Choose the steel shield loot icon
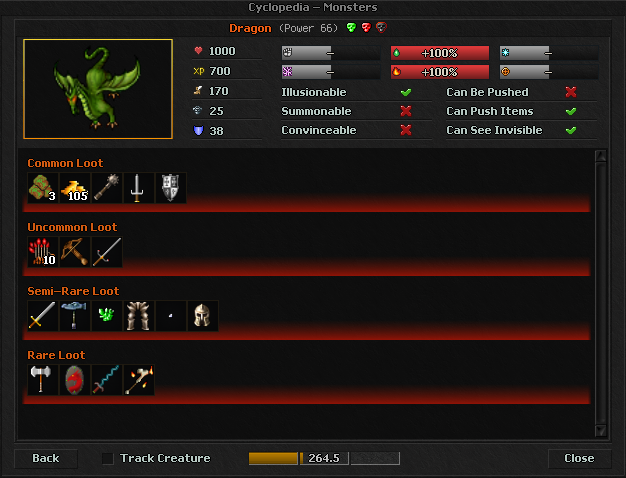The image size is (626, 478). 171,188
